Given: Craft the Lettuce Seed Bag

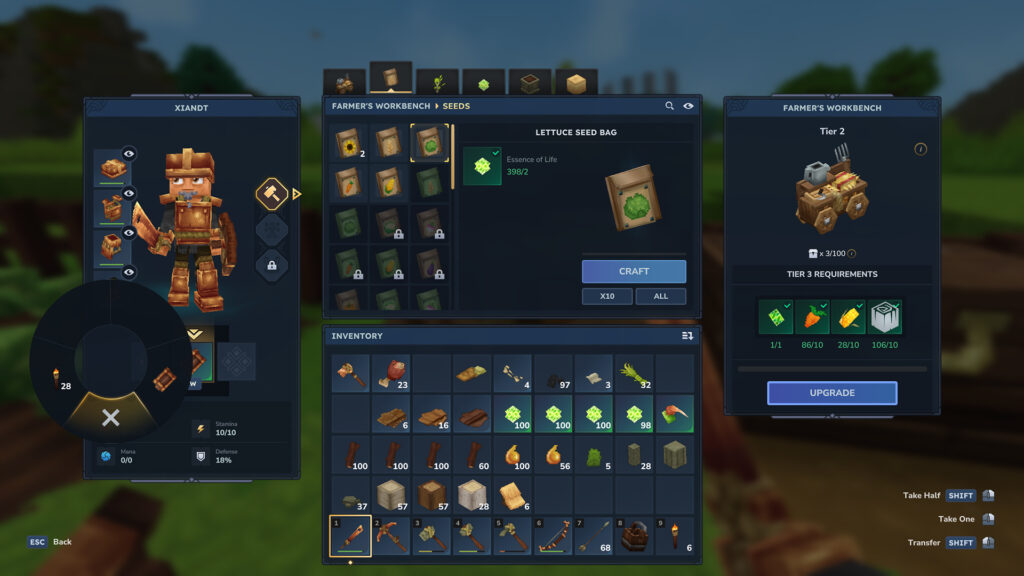Looking at the screenshot, I should [634, 271].
